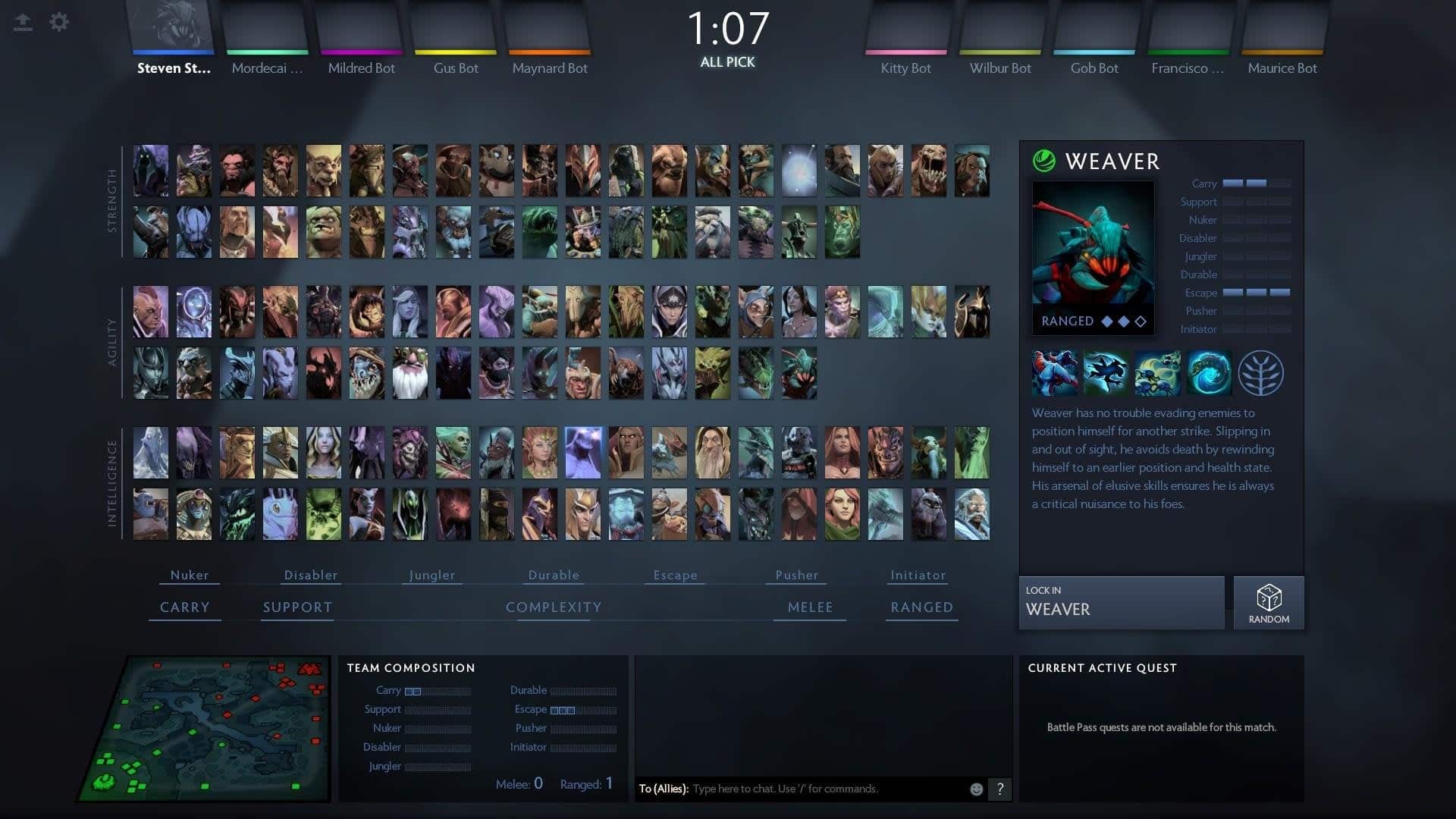
Task: Click the dice icon on the Random button
Action: click(x=1268, y=595)
